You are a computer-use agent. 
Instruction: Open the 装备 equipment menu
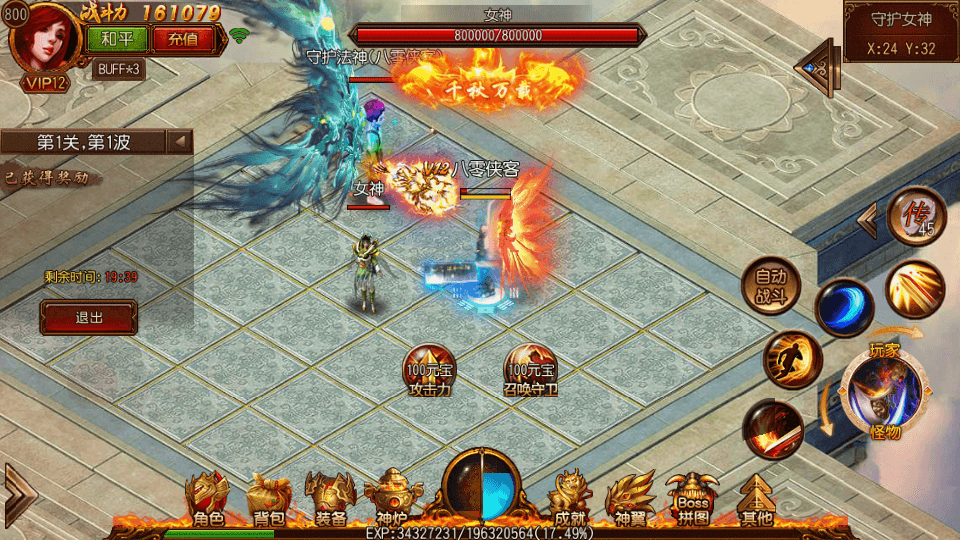330,499
